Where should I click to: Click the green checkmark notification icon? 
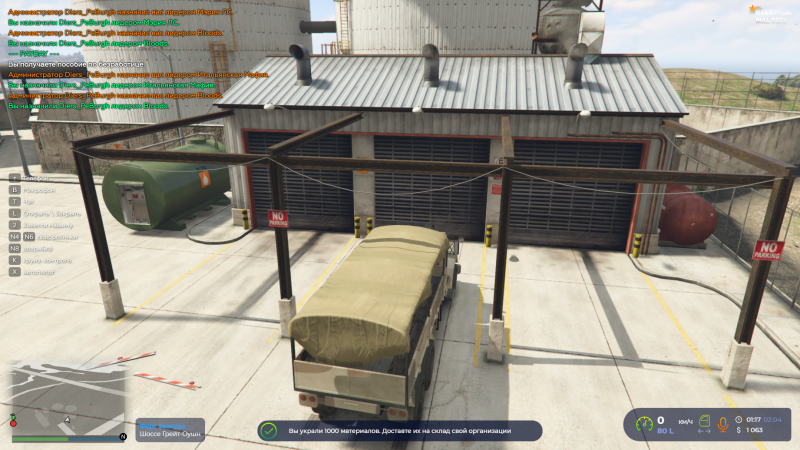coord(268,430)
